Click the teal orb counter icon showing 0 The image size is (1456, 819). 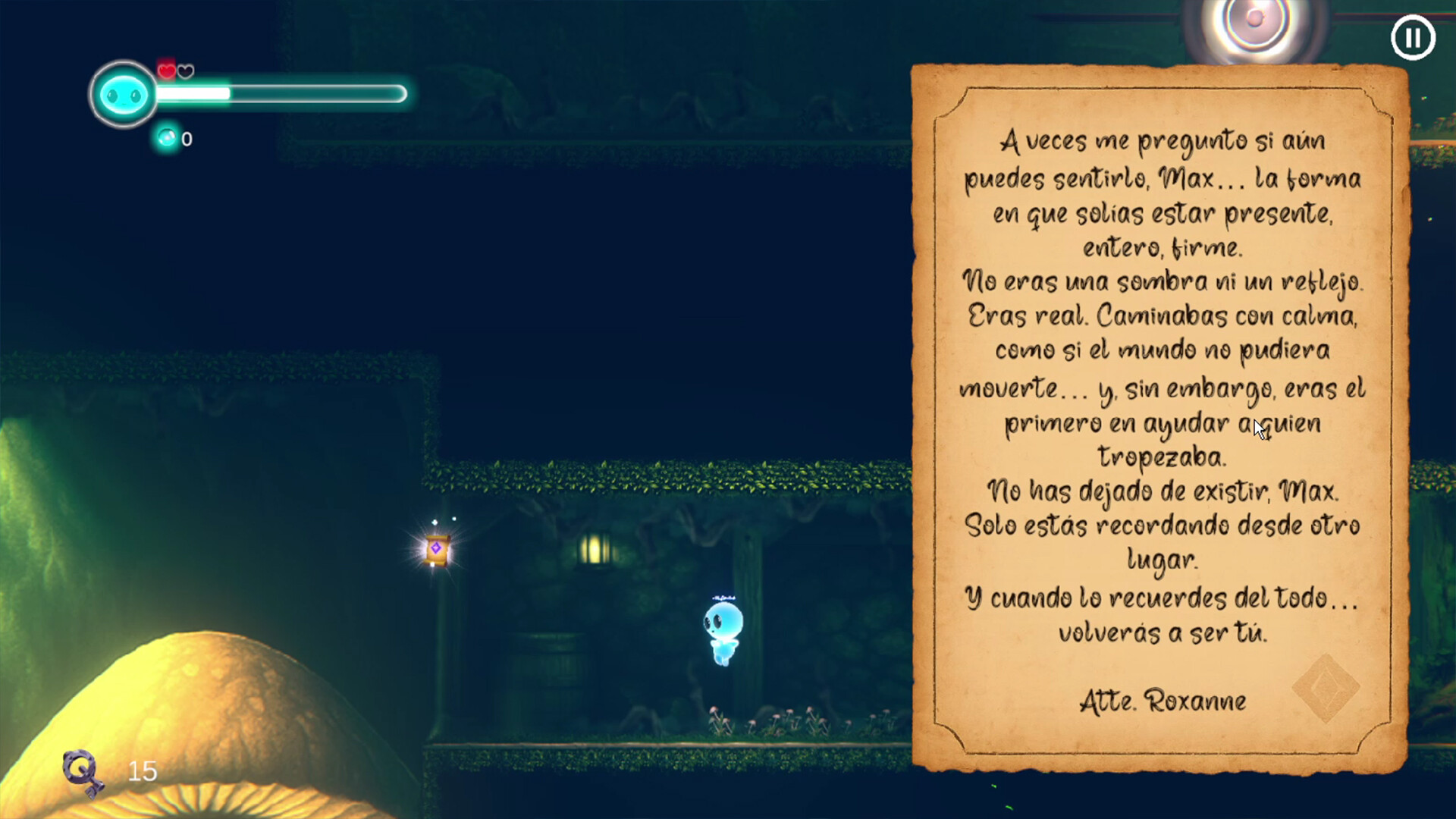coord(165,138)
